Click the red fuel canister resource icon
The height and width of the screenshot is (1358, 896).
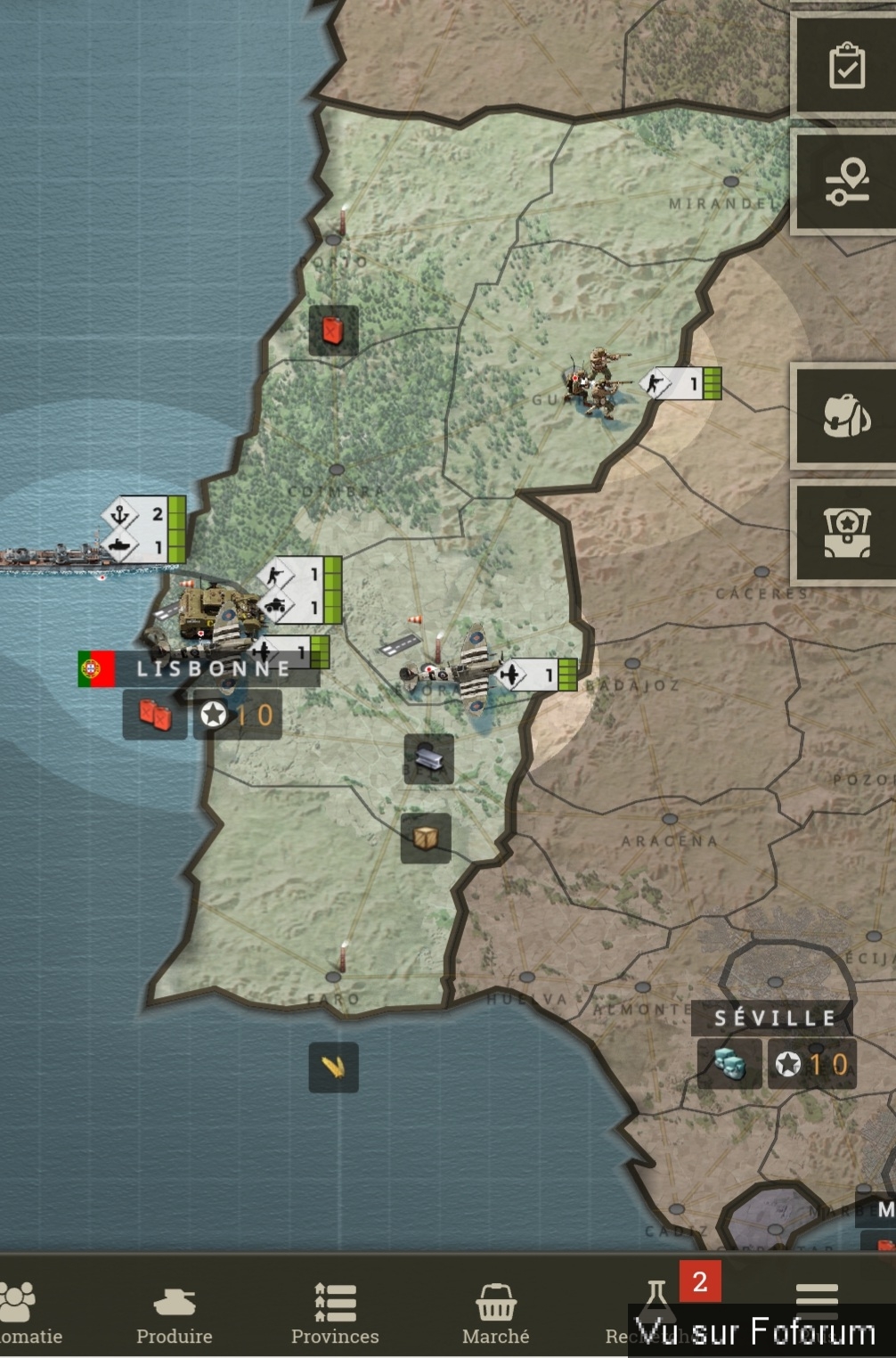333,331
